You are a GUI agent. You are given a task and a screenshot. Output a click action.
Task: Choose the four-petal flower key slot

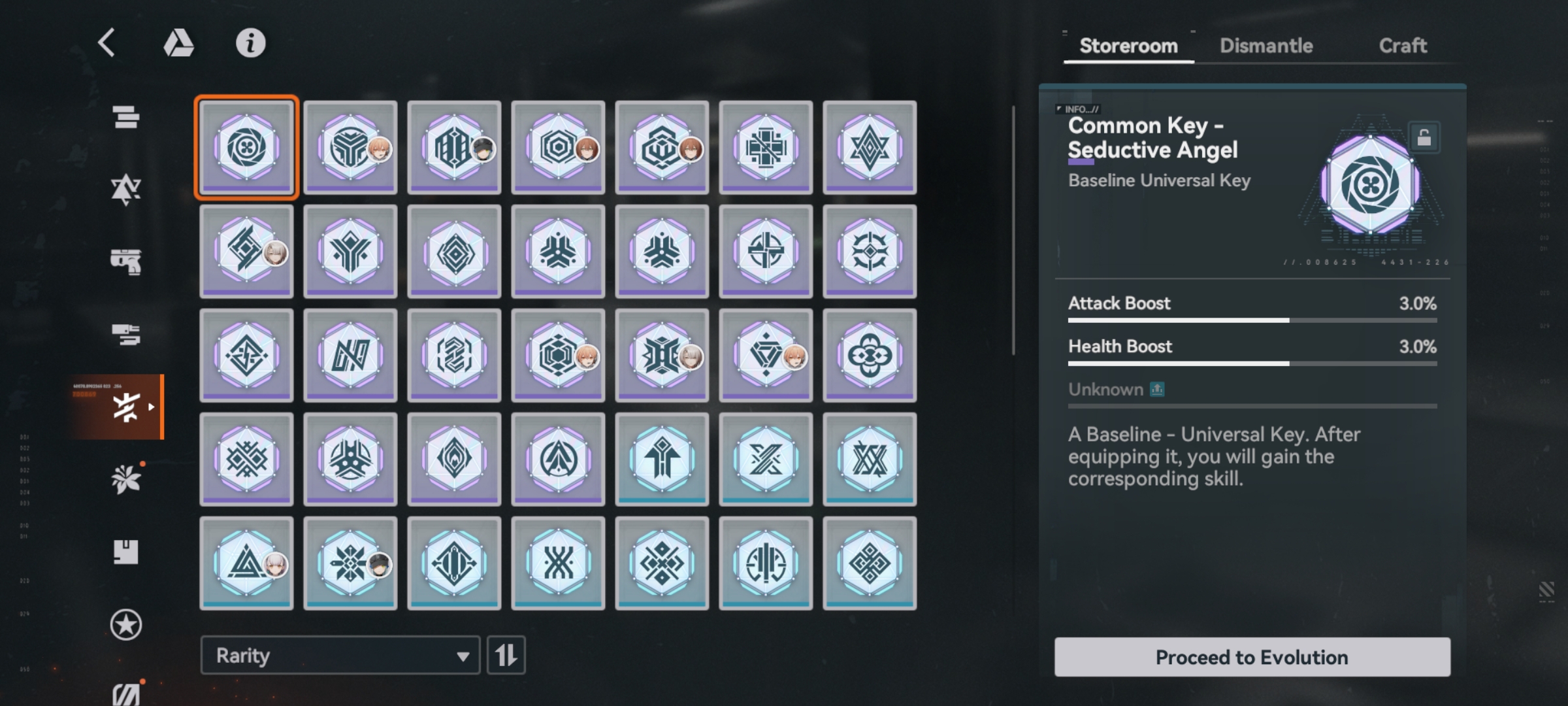click(870, 355)
